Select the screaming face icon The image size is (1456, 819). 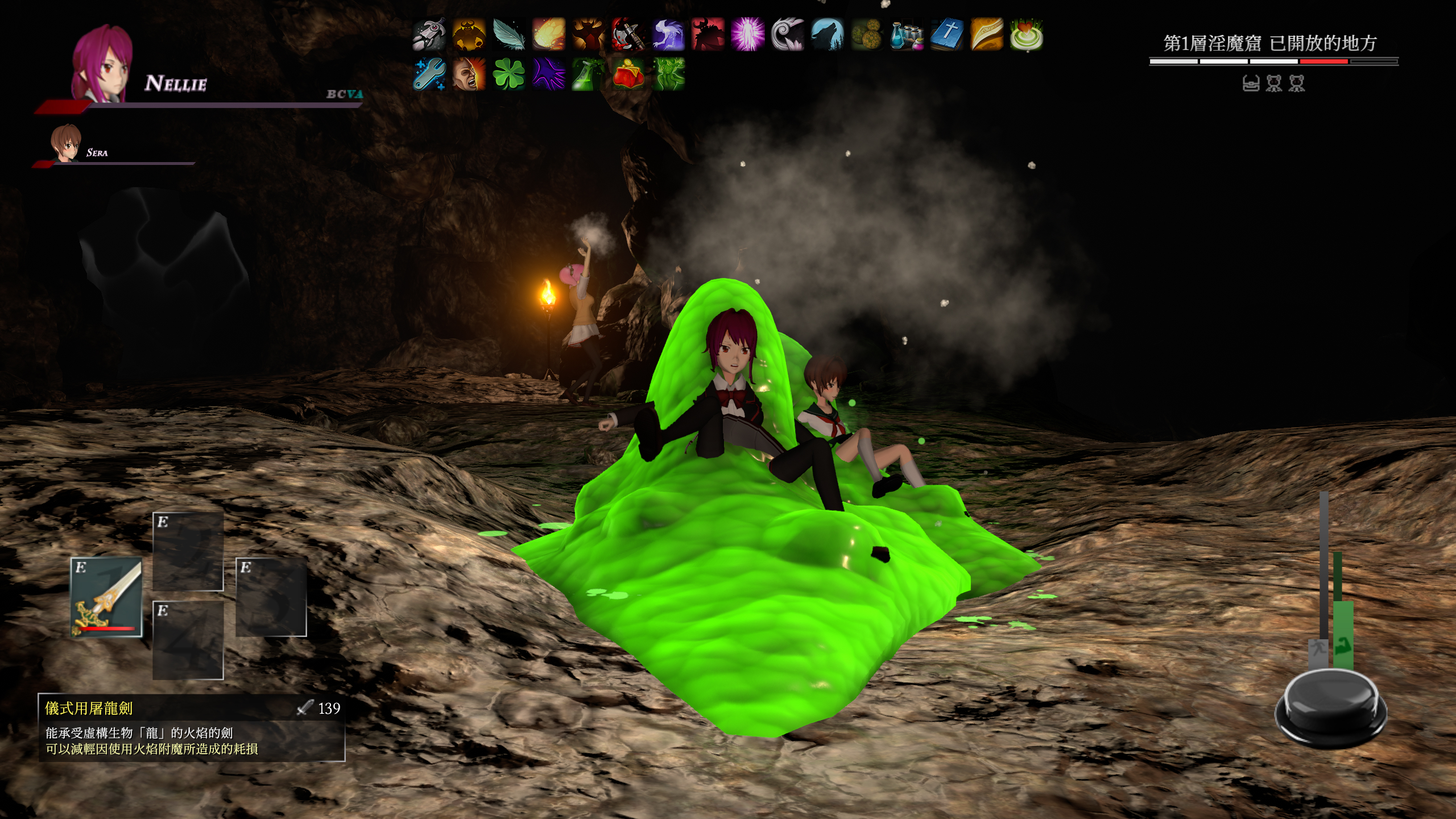[x=469, y=74]
